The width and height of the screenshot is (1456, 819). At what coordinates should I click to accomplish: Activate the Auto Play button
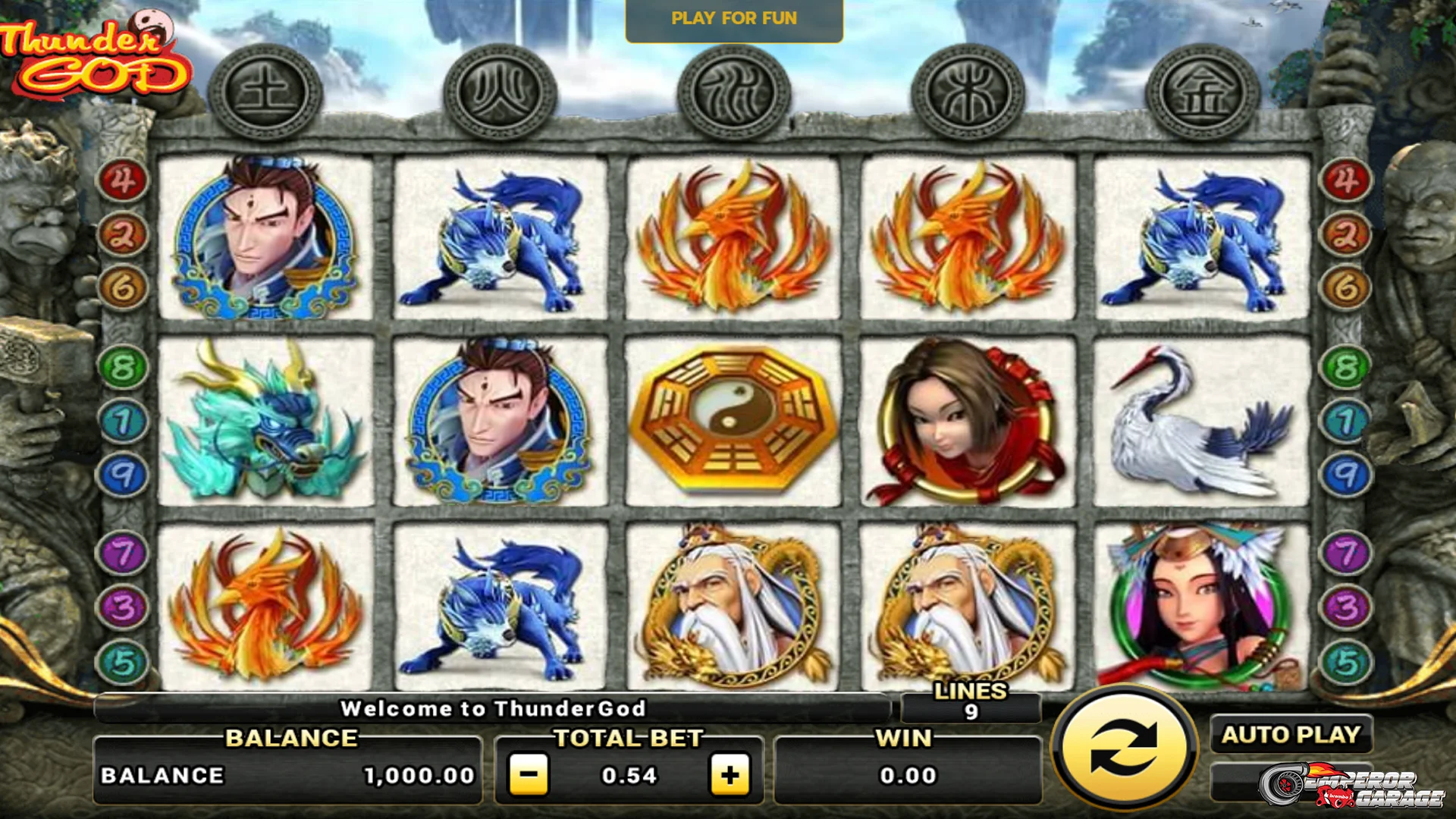(x=1293, y=734)
